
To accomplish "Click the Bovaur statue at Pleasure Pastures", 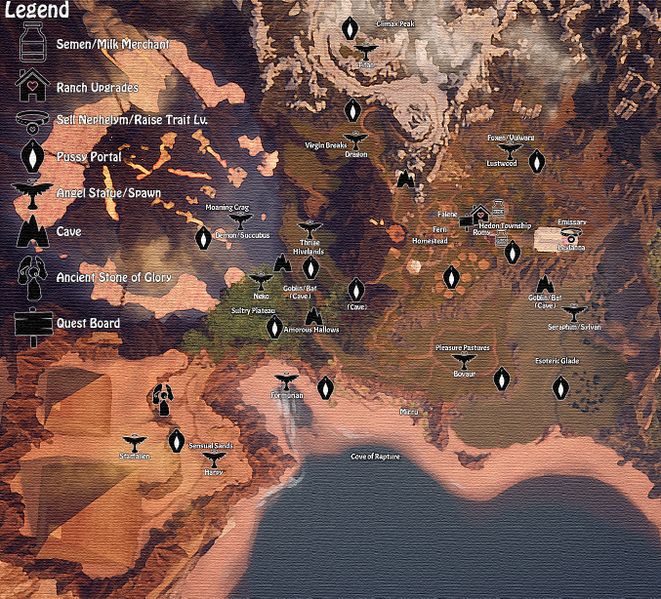I will (462, 359).
